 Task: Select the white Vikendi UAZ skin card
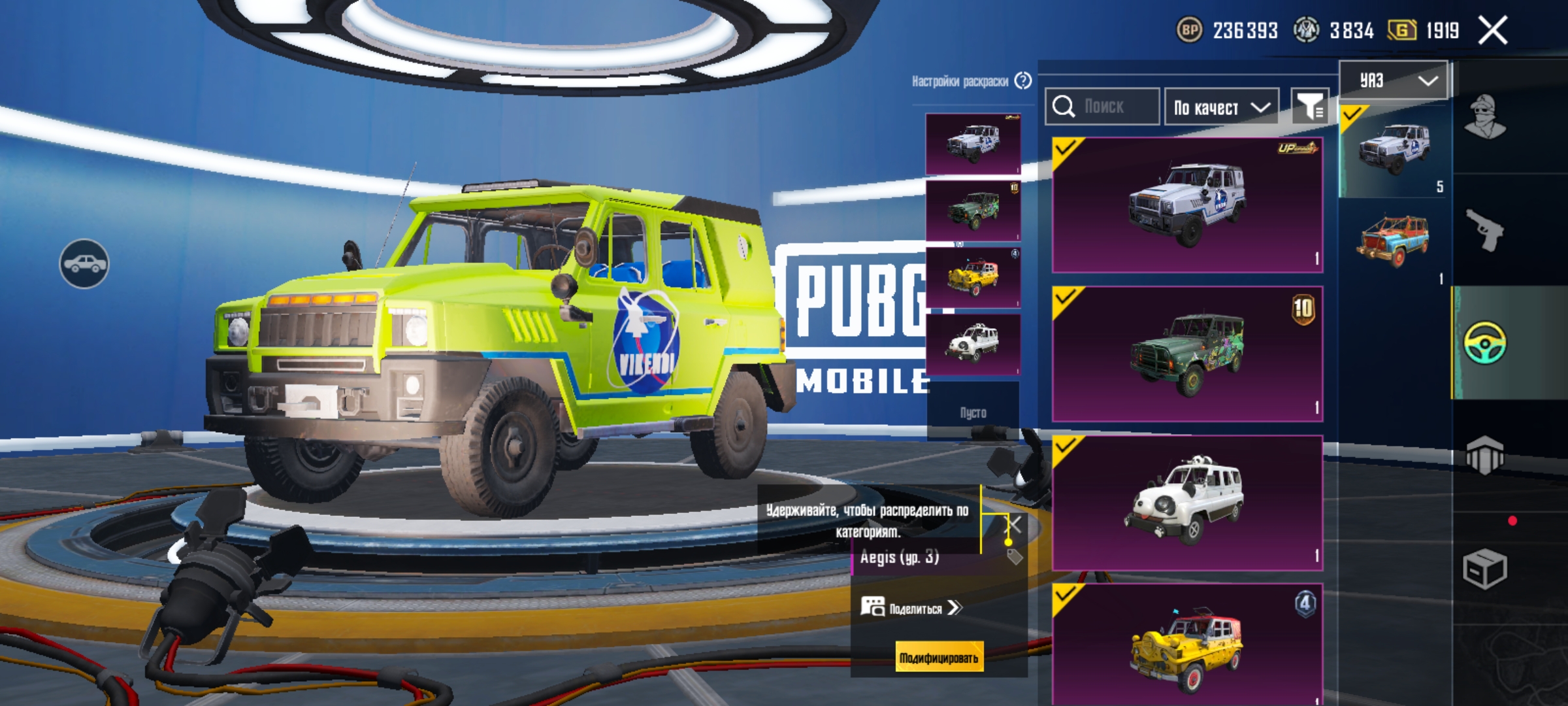[1187, 205]
